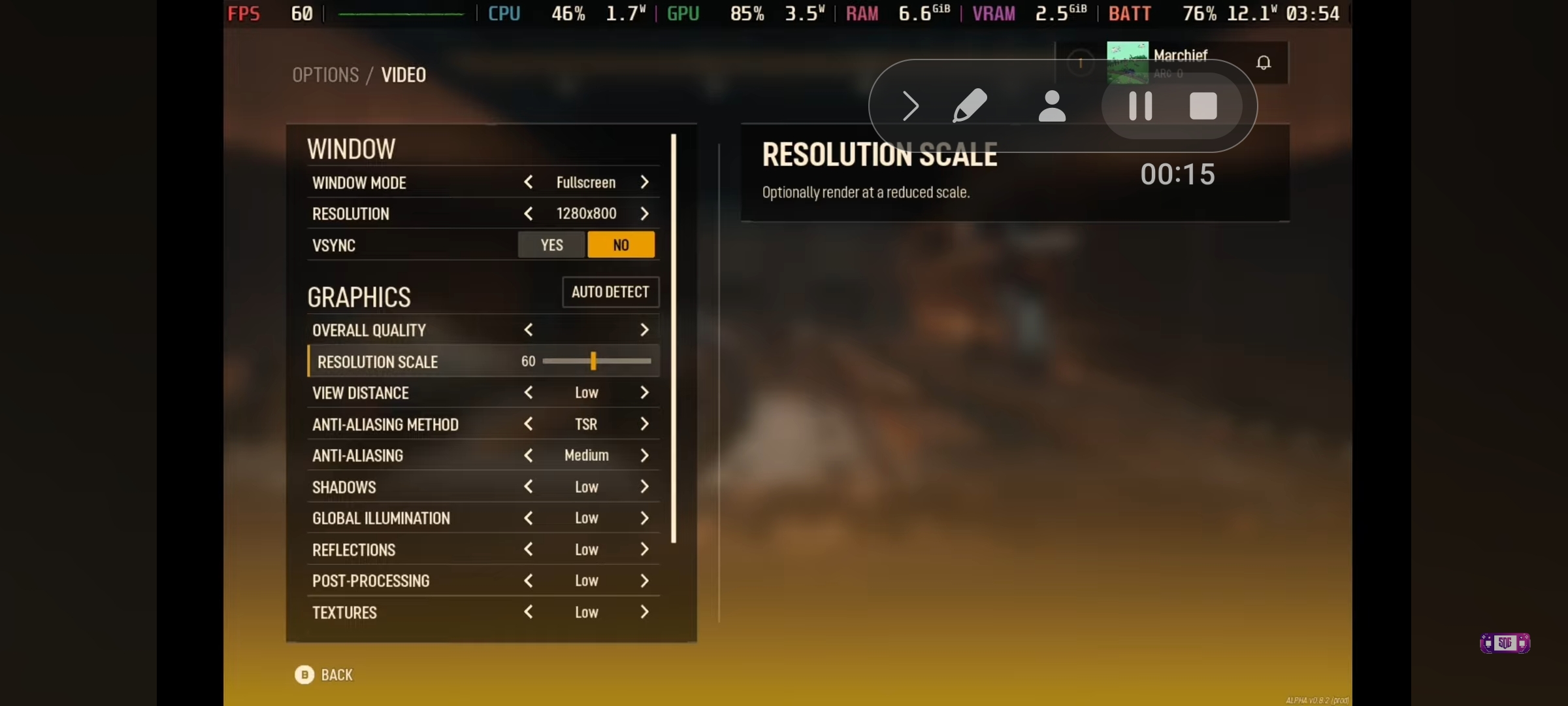Increase View Distance with its right arrow
Screen dimensions: 1568x706
pyautogui.click(x=644, y=393)
